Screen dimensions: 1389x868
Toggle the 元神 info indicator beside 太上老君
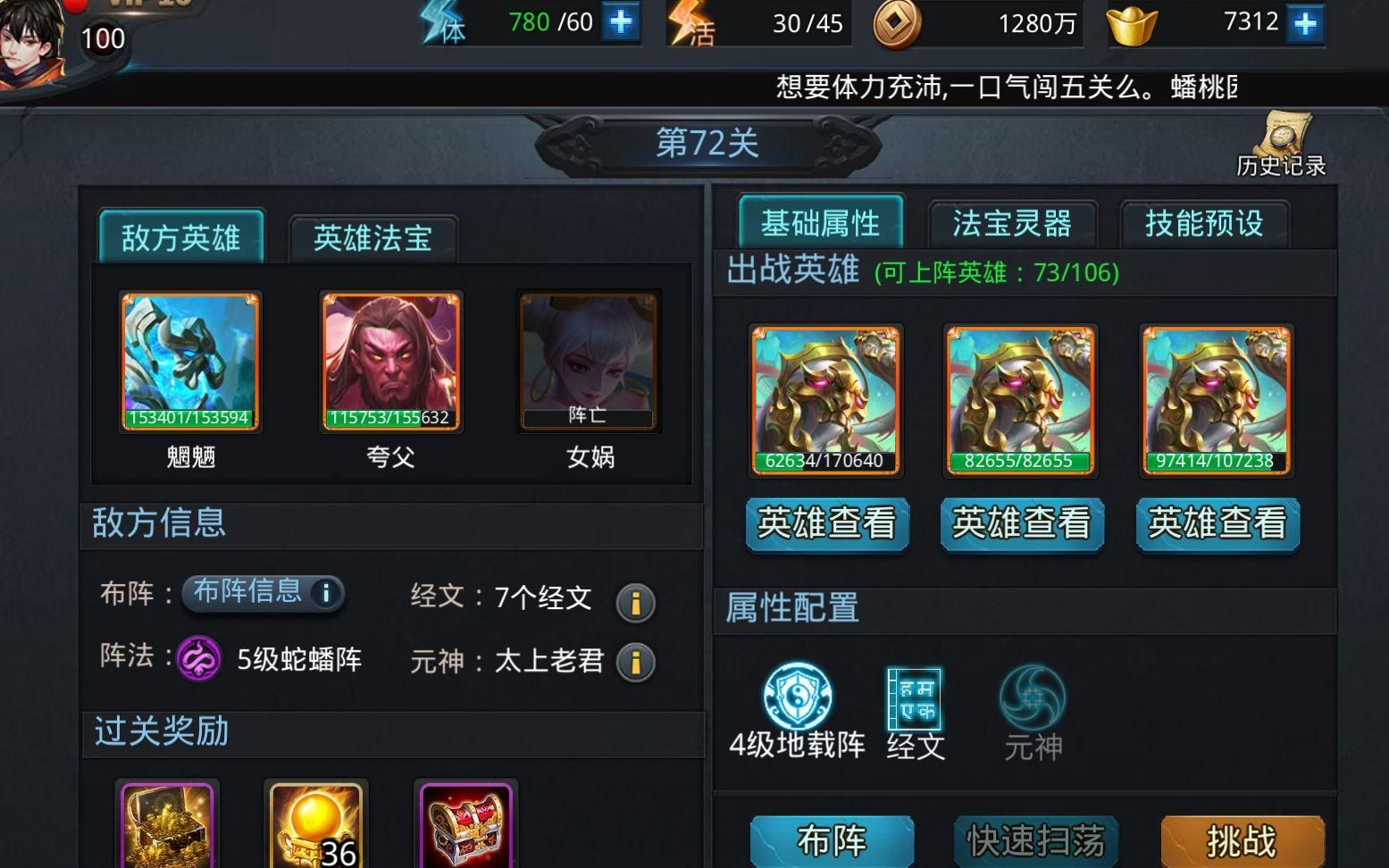[x=636, y=663]
